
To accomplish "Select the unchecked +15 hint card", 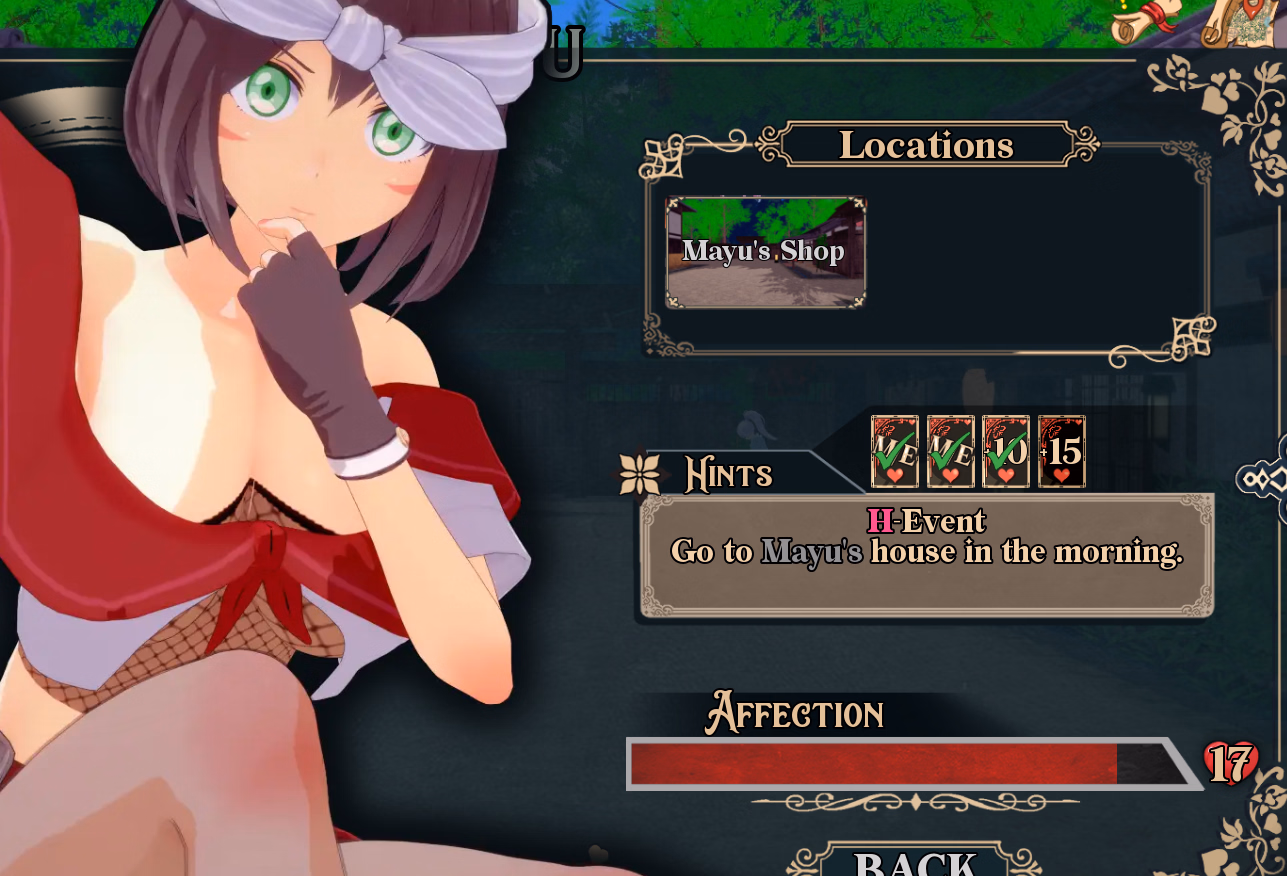I will (1061, 452).
